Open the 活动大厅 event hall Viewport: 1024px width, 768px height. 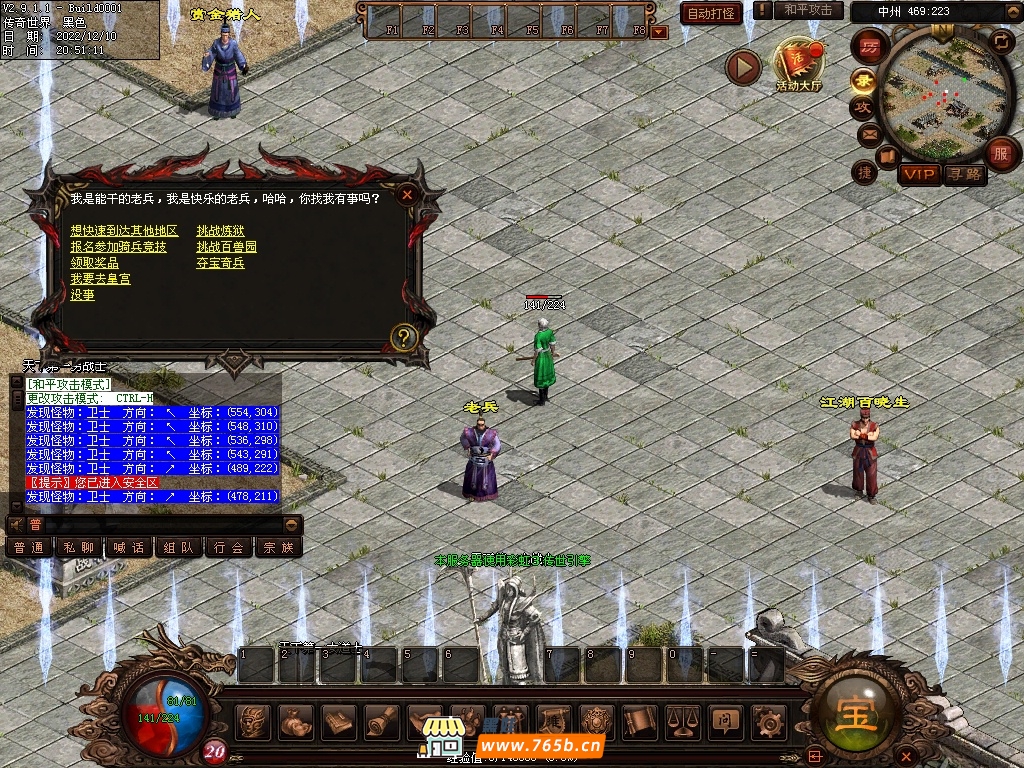point(798,65)
